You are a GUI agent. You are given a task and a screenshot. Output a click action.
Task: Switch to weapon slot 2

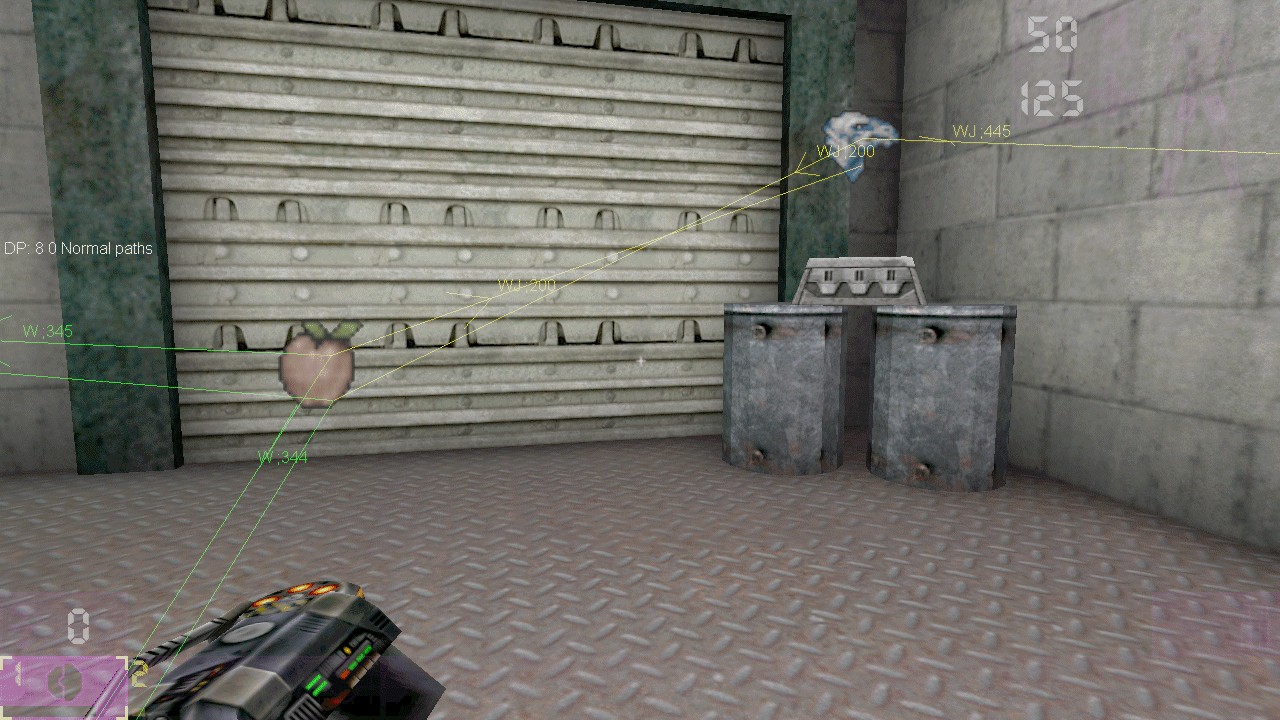click(x=140, y=675)
